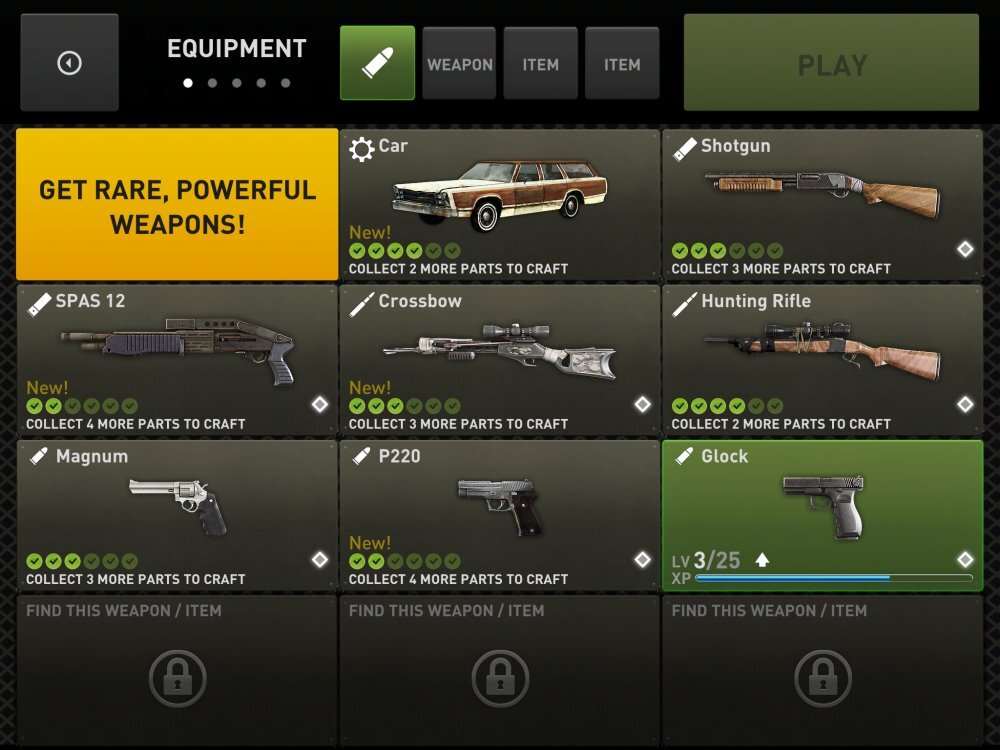Select the Crossbow weapon tile
This screenshot has width=1000, height=750.
499,359
